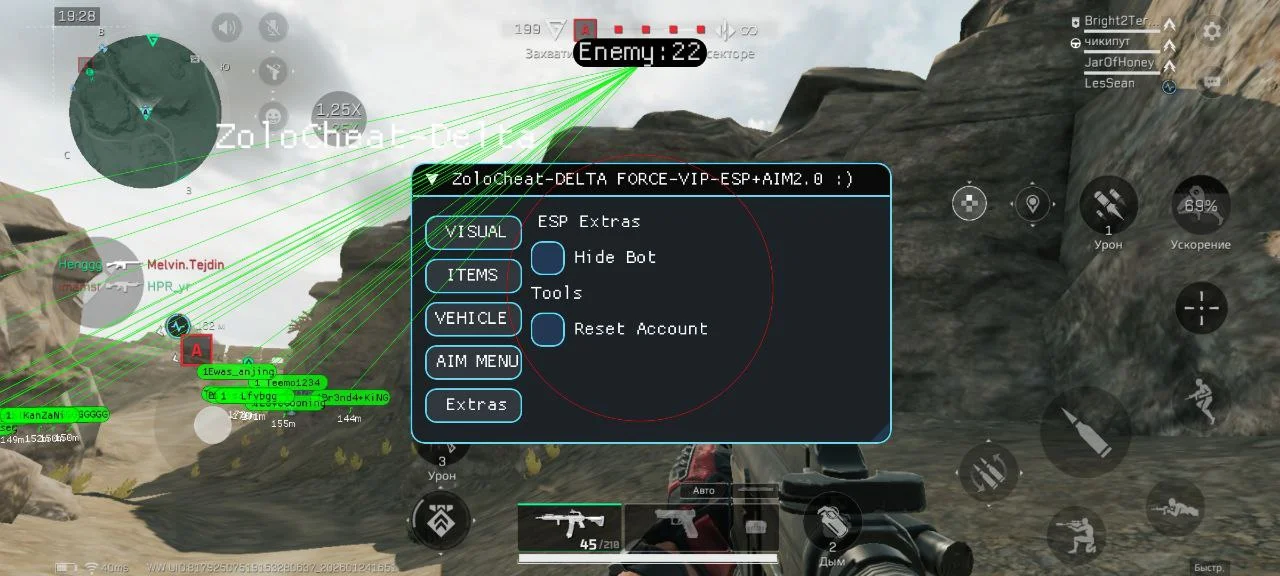Image resolution: width=1280 pixels, height=576 pixels.
Task: Tick the Reset Account checkbox
Action: click(548, 329)
